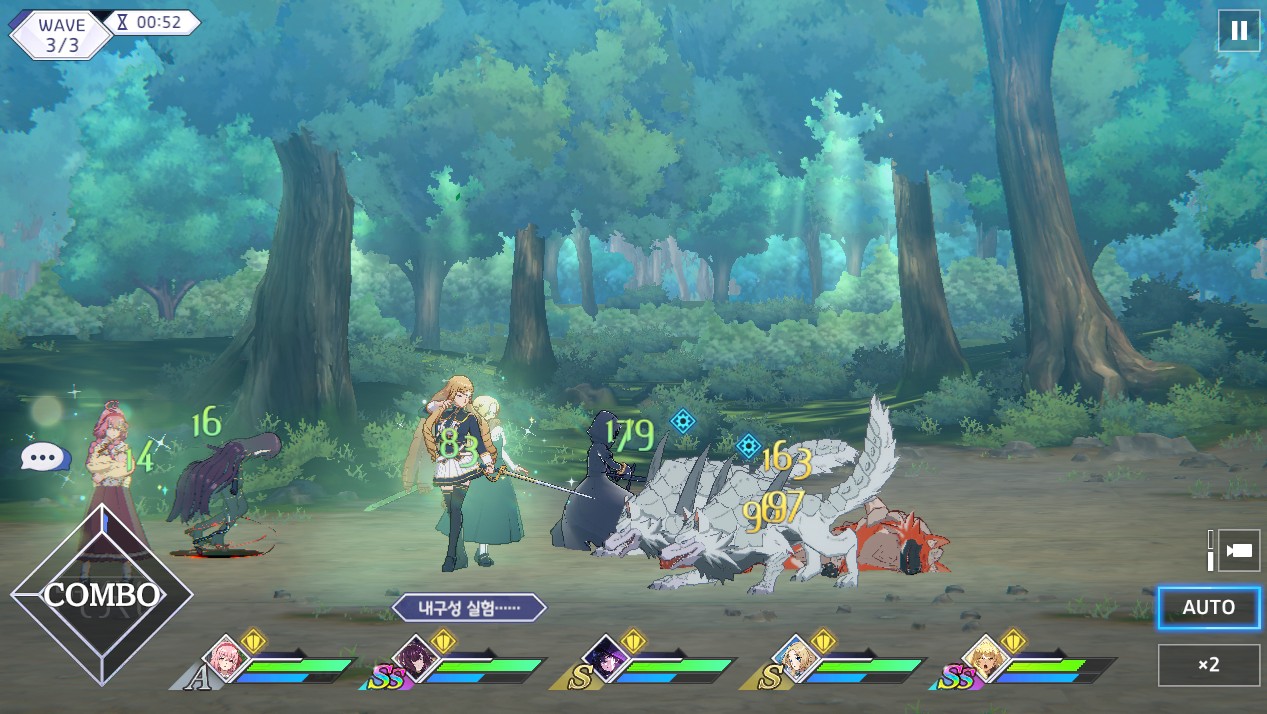This screenshot has width=1267, height=714.
Task: Select the black-haired S-rank character portrait
Action: tap(606, 659)
